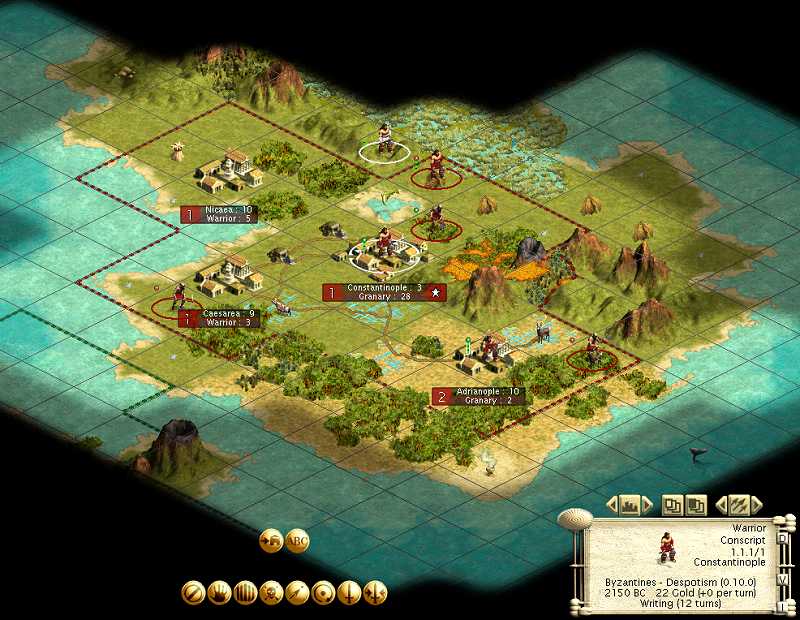Cycle to the previous unit arrow
The height and width of the screenshot is (620, 800).
point(721,505)
